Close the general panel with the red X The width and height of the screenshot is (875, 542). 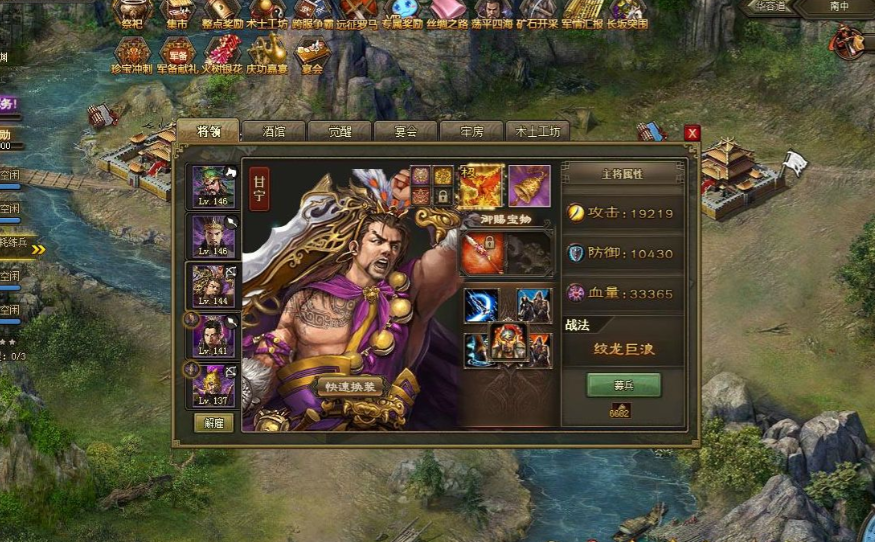(x=692, y=132)
